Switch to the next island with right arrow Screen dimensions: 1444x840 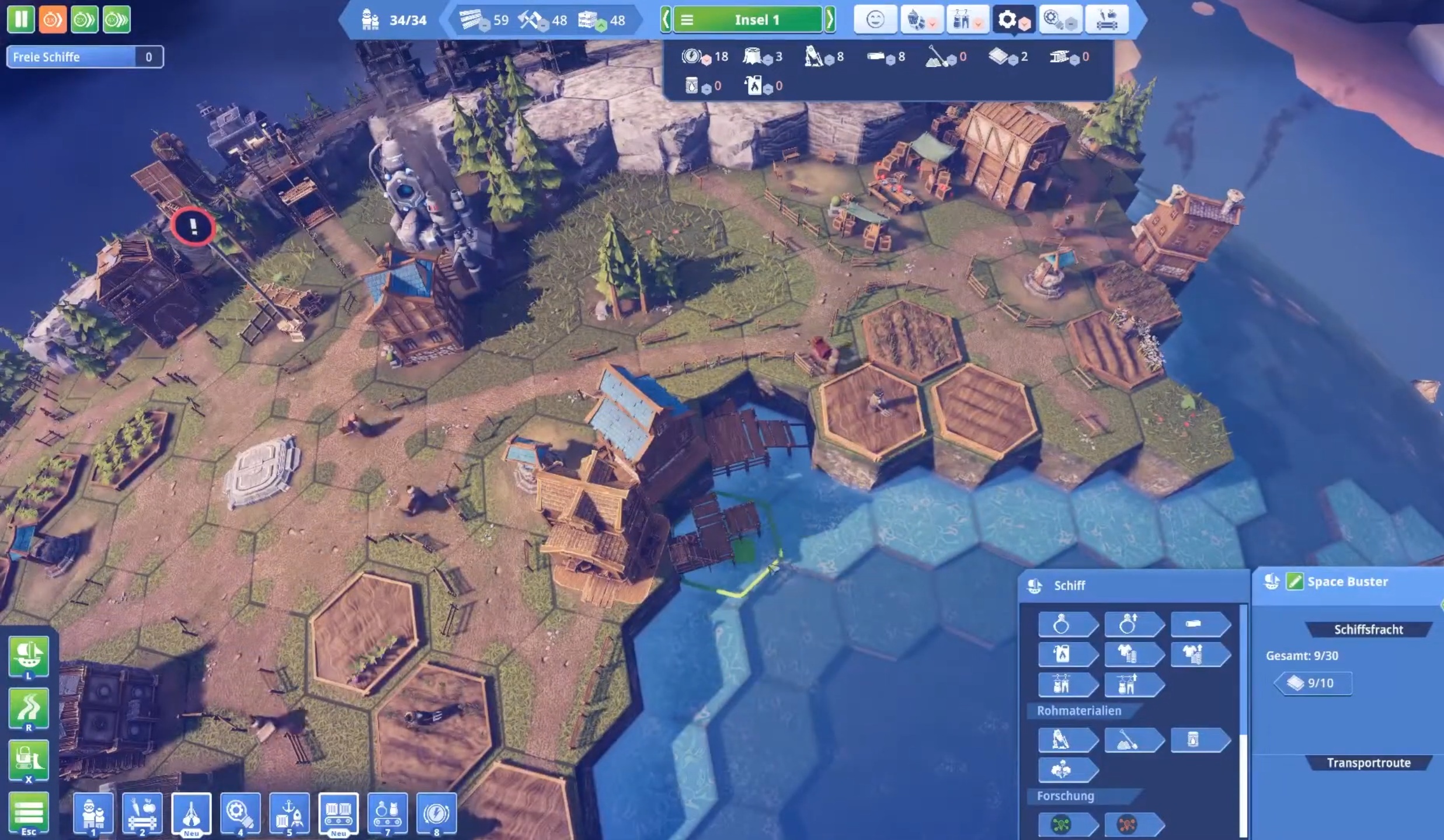pyautogui.click(x=830, y=20)
